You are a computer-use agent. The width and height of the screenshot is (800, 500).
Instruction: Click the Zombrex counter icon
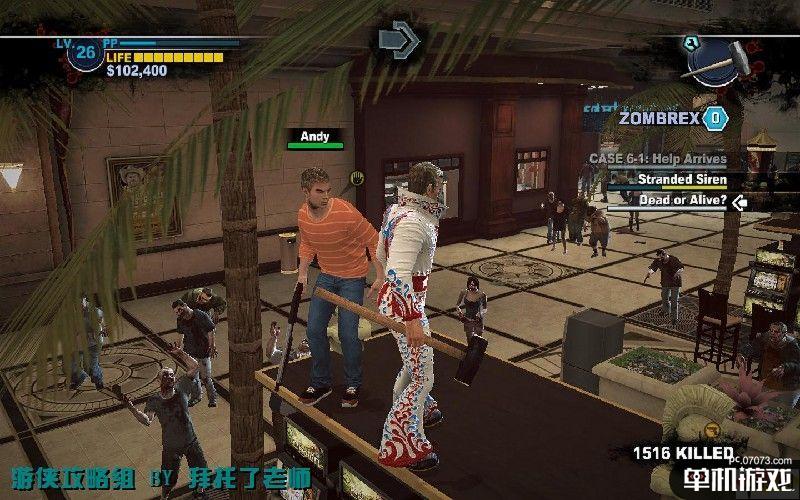714,118
